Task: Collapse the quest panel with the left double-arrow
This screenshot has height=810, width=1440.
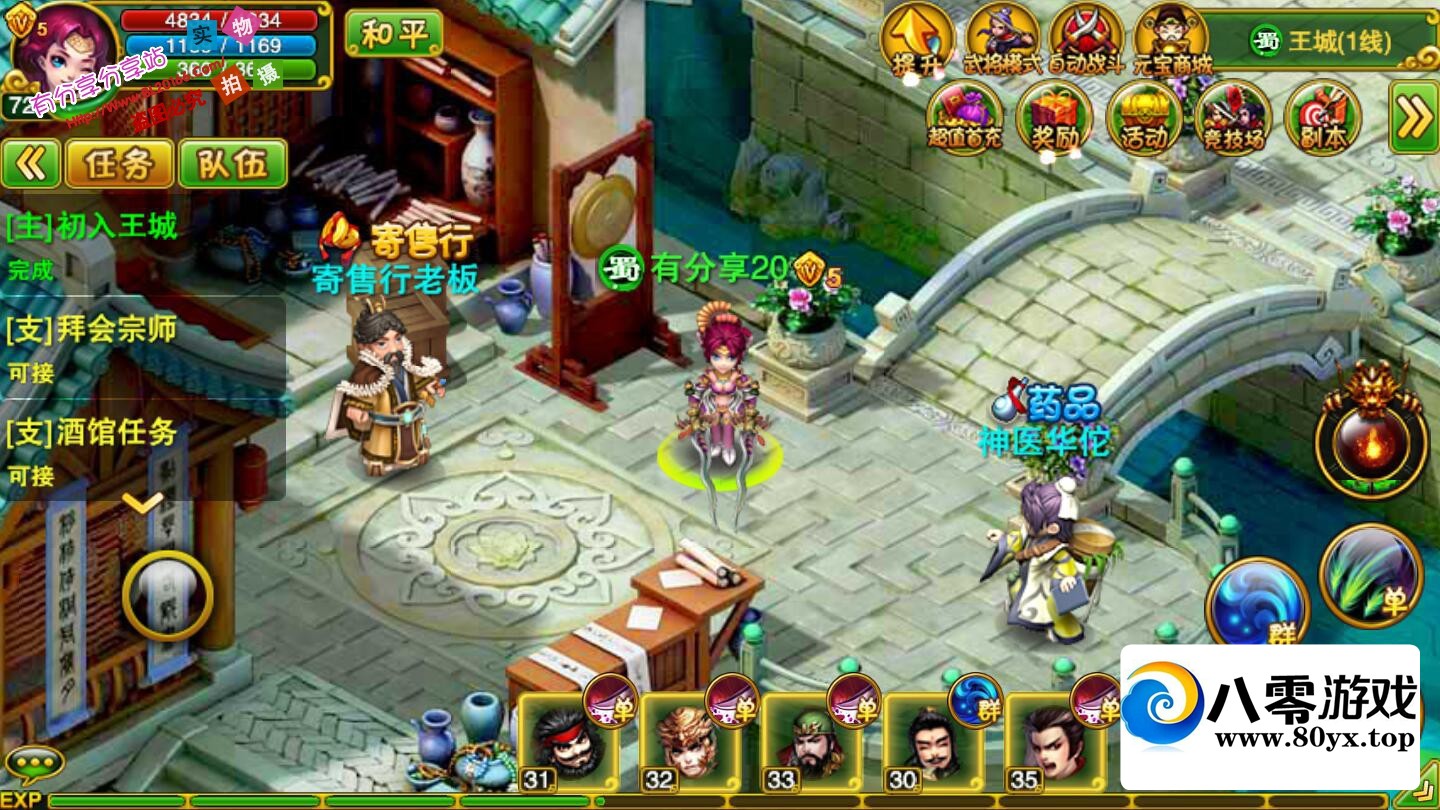Action: click(x=30, y=164)
